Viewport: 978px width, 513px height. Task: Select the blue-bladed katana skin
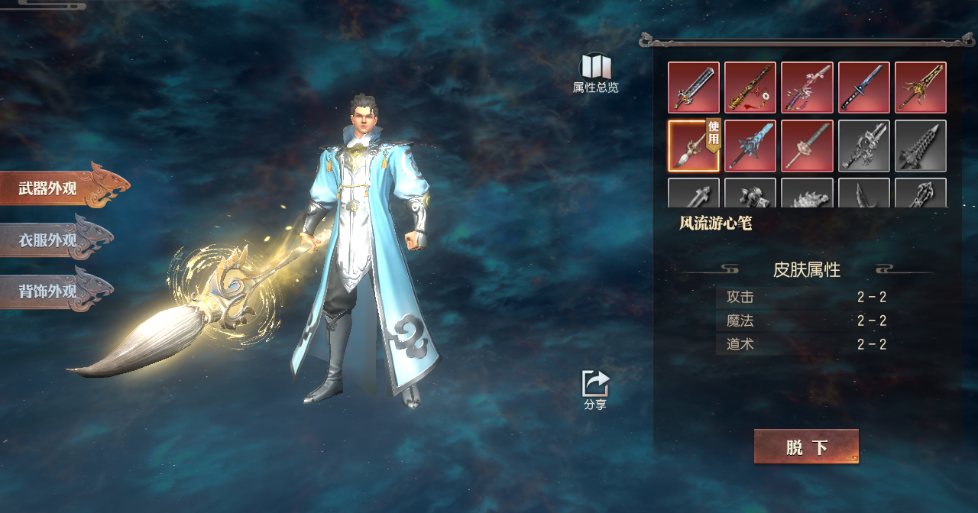[x=864, y=88]
